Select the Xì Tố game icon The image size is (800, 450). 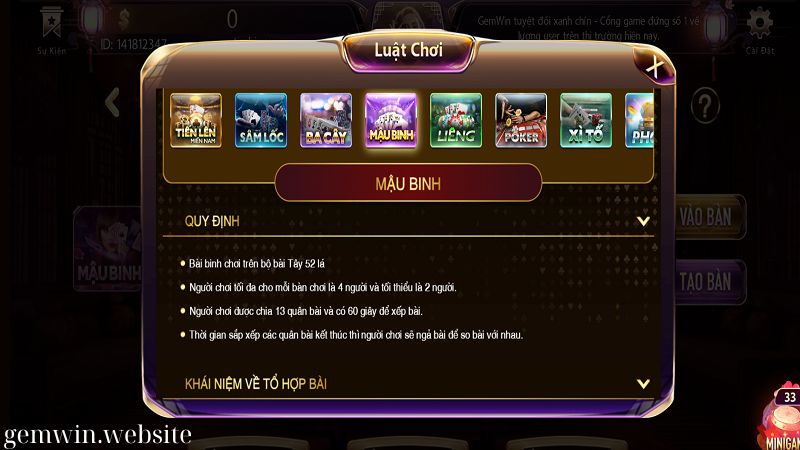586,121
